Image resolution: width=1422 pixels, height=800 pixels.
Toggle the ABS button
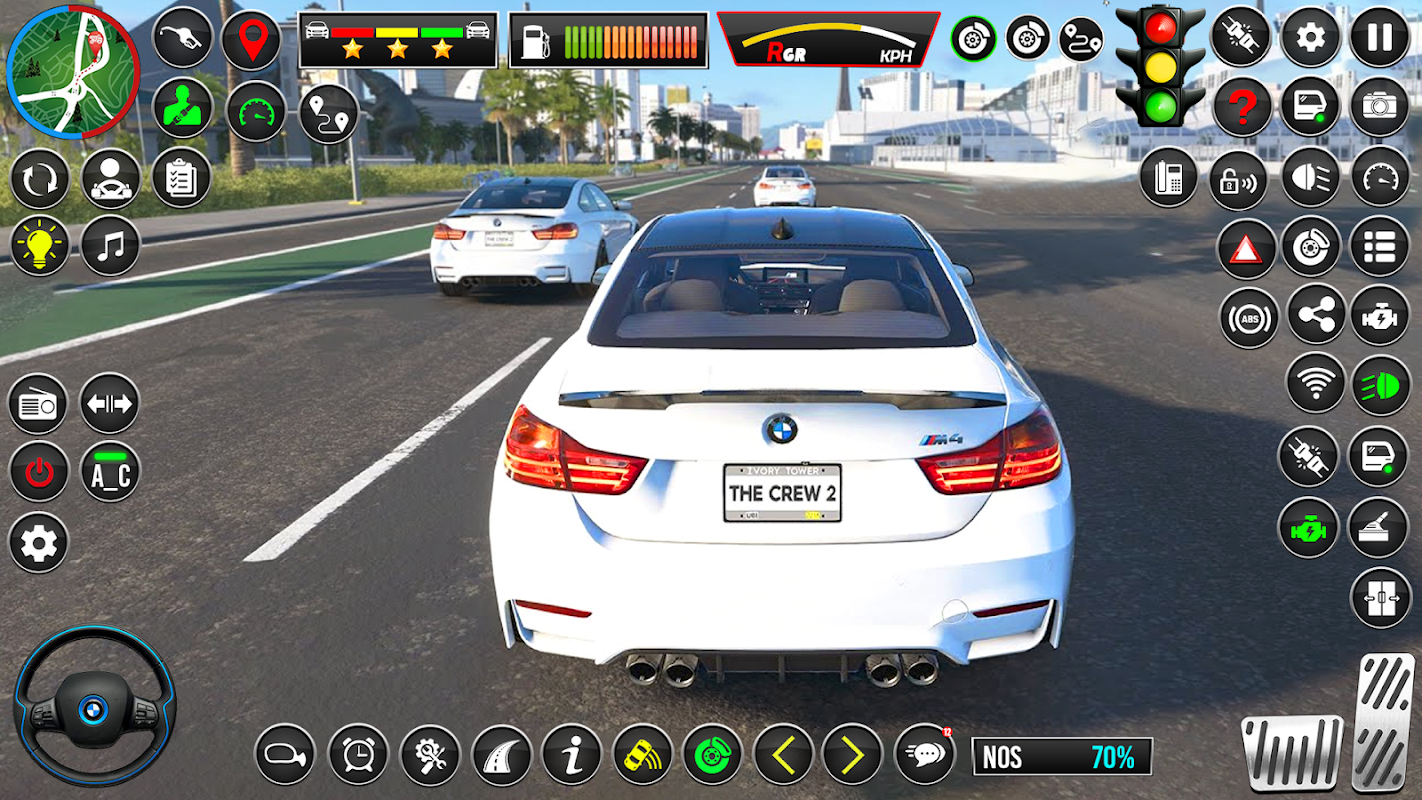pyautogui.click(x=1249, y=318)
